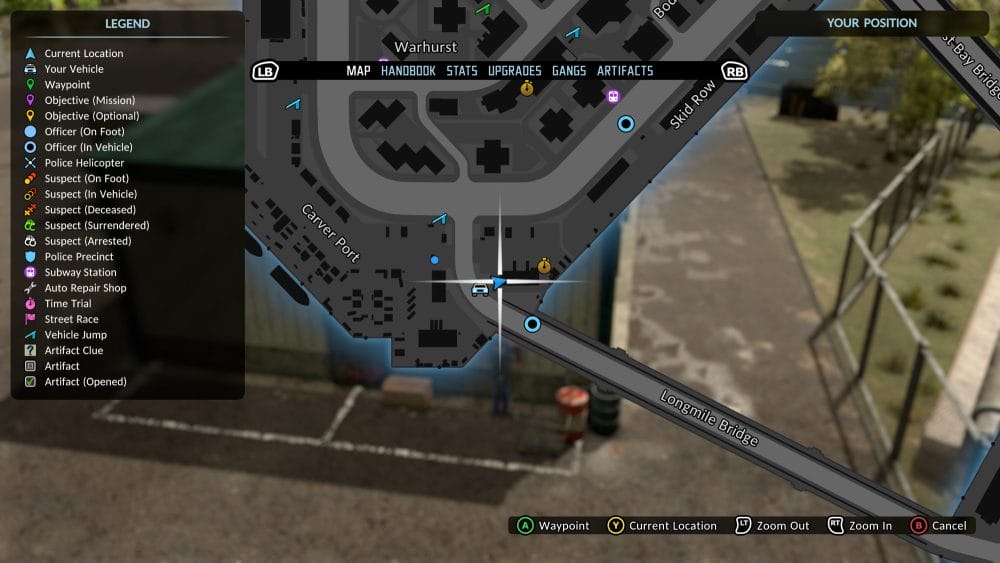Screen dimensions: 1000x563
Task: Click the blue current location arrow on the map
Action: [x=499, y=283]
